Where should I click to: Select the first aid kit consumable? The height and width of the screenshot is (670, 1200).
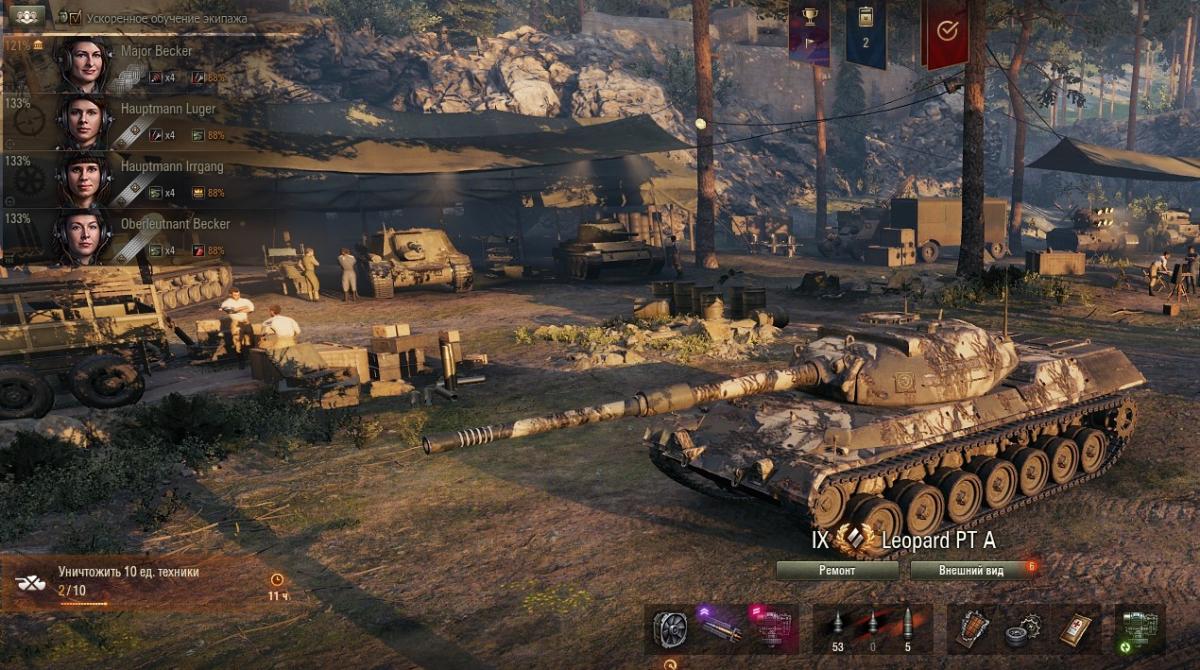tap(1075, 627)
